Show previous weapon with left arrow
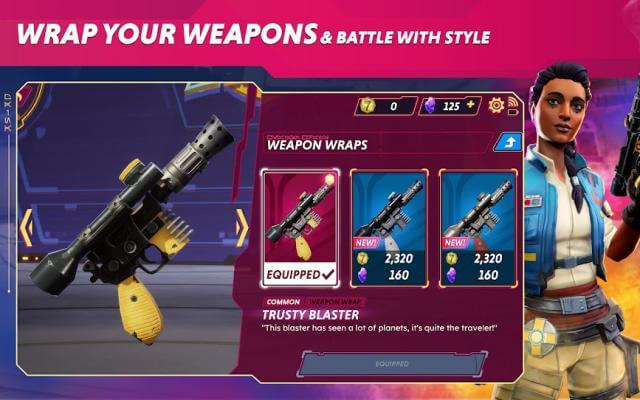This screenshot has width=640, height=400. coord(26,229)
